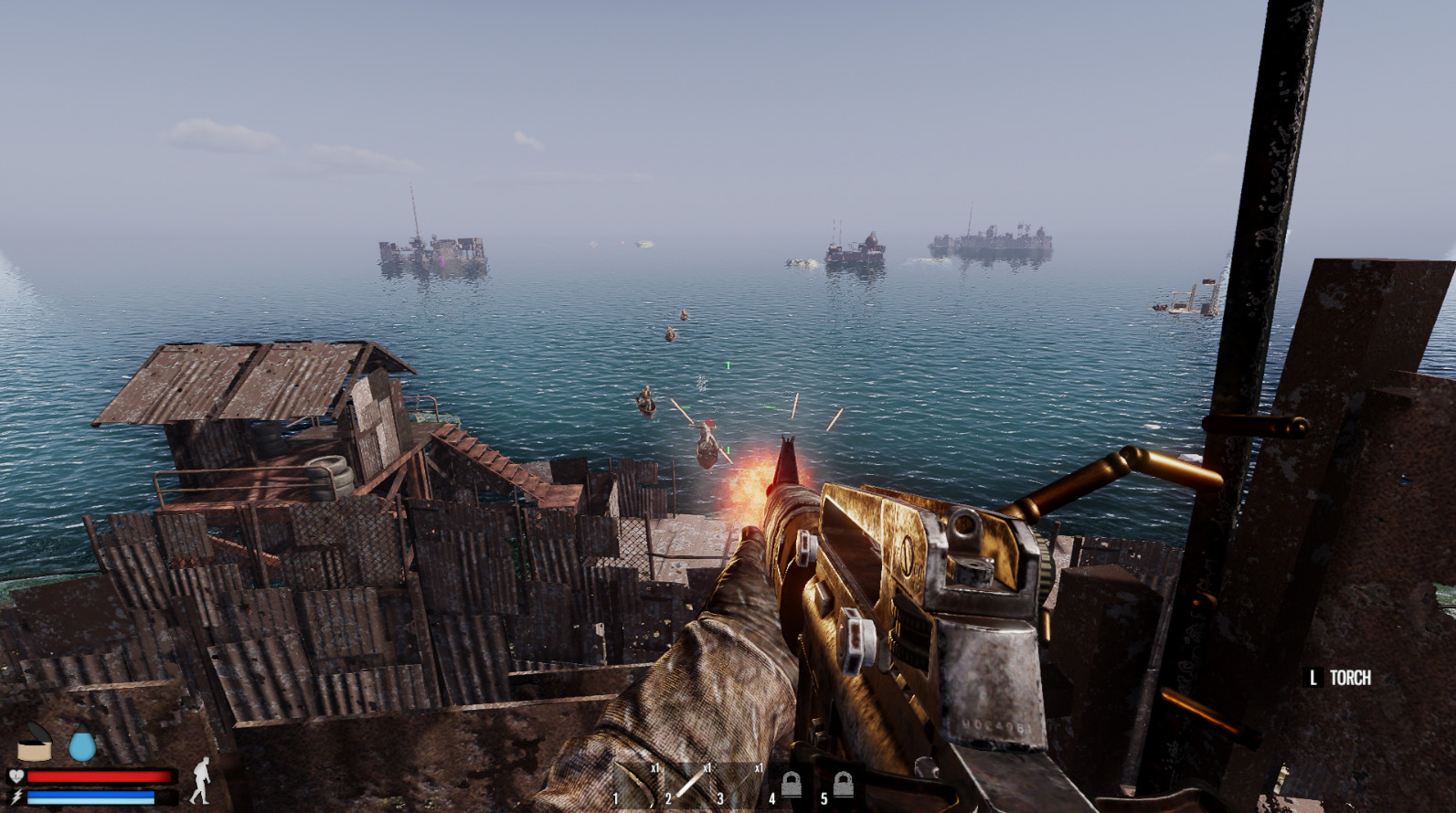This screenshot has height=813, width=1456.
Task: Expand the x1 stack on hotbar slot 3
Action: click(760, 768)
